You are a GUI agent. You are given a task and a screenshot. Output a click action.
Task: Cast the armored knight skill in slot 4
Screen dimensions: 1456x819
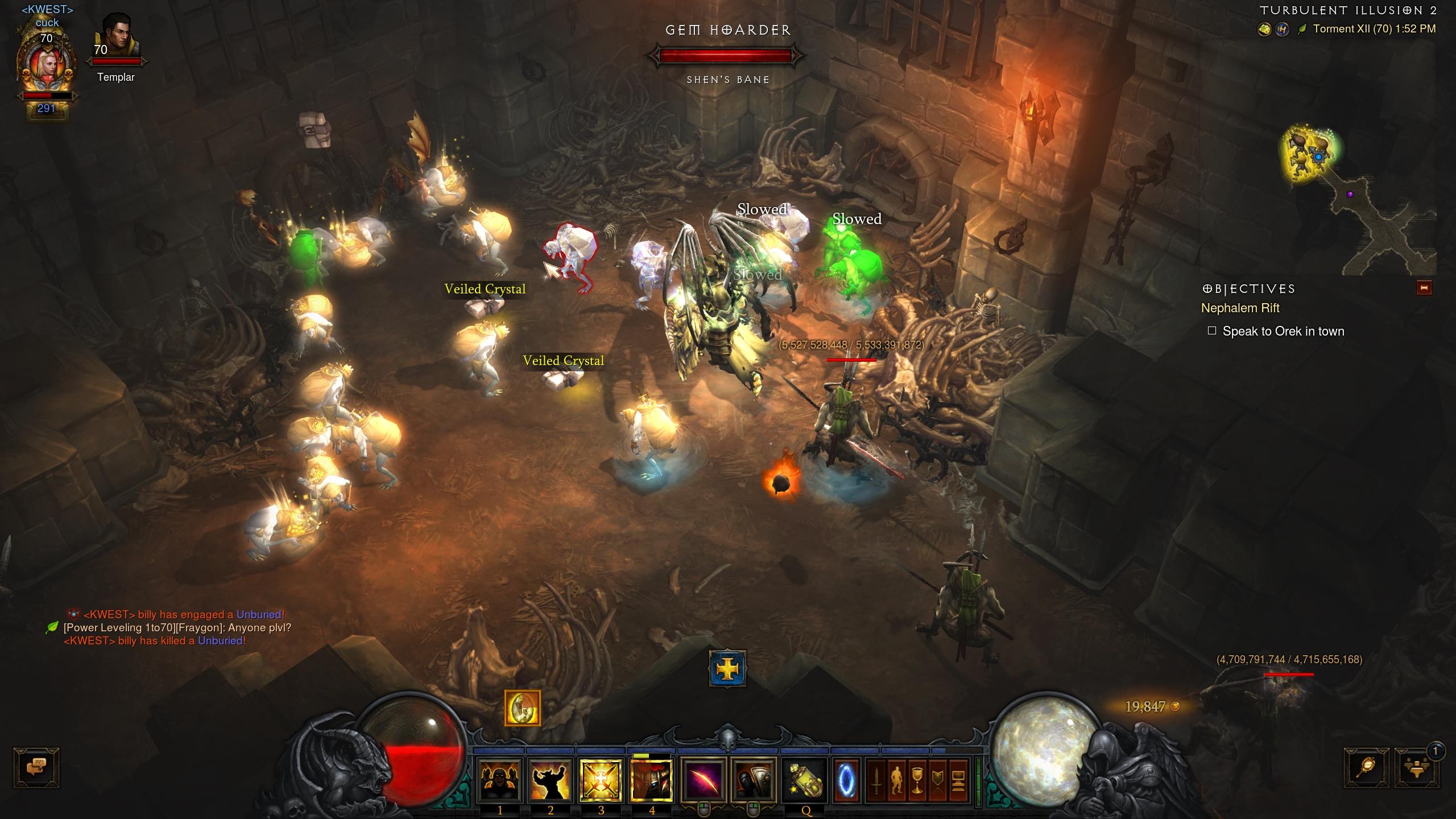tap(652, 780)
